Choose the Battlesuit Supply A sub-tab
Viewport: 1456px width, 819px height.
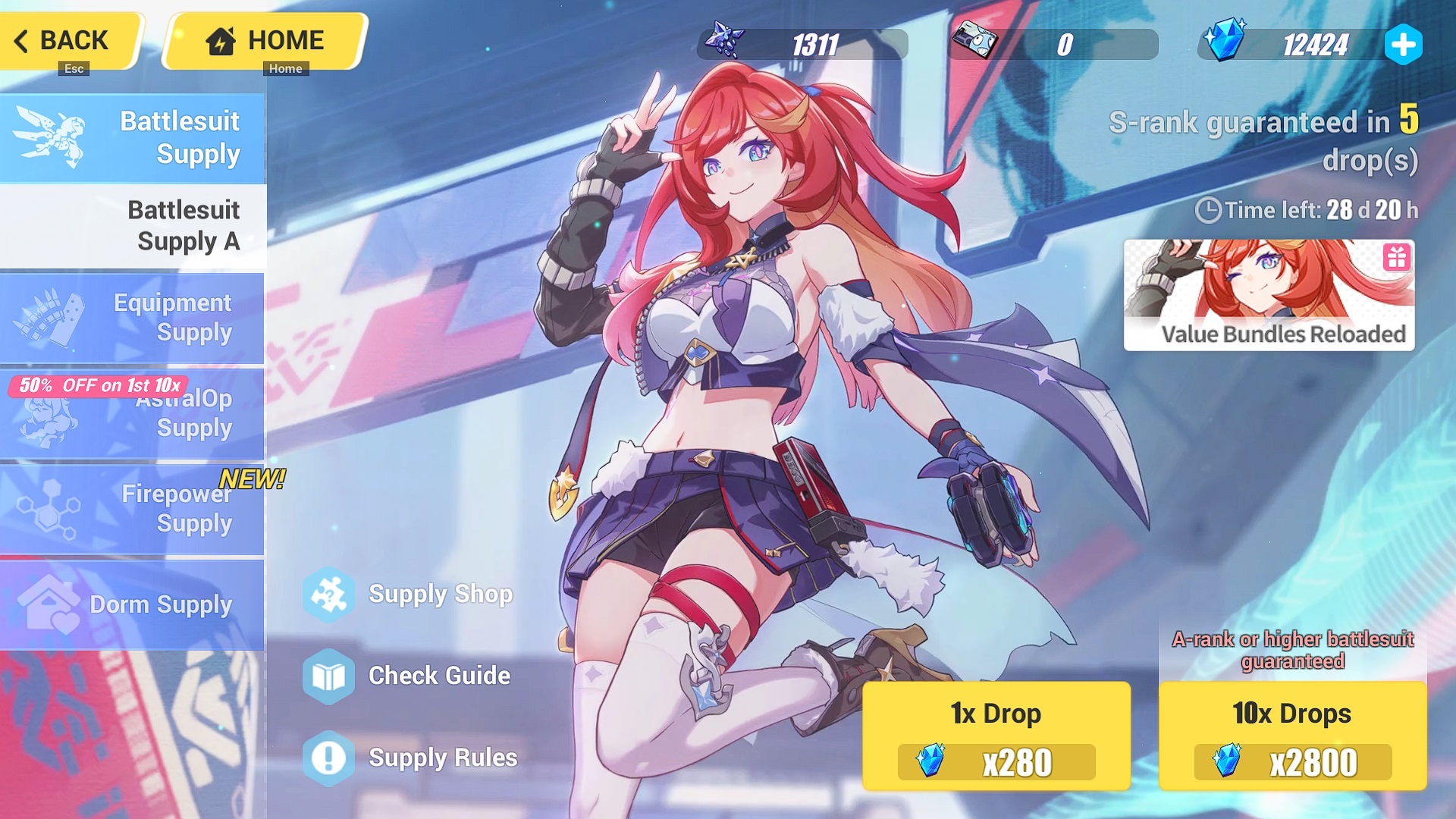133,226
